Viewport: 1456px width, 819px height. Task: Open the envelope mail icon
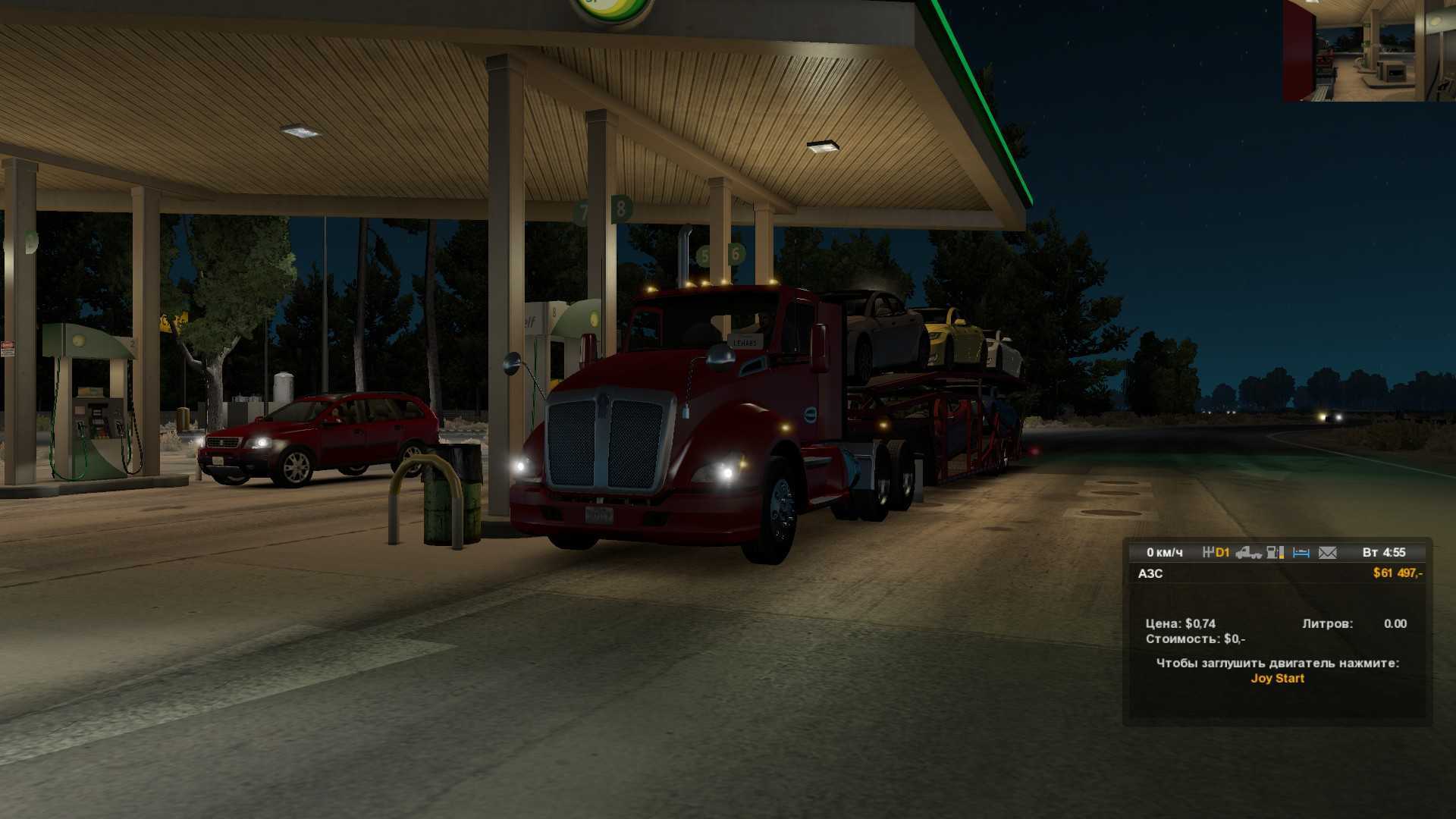(x=1327, y=553)
